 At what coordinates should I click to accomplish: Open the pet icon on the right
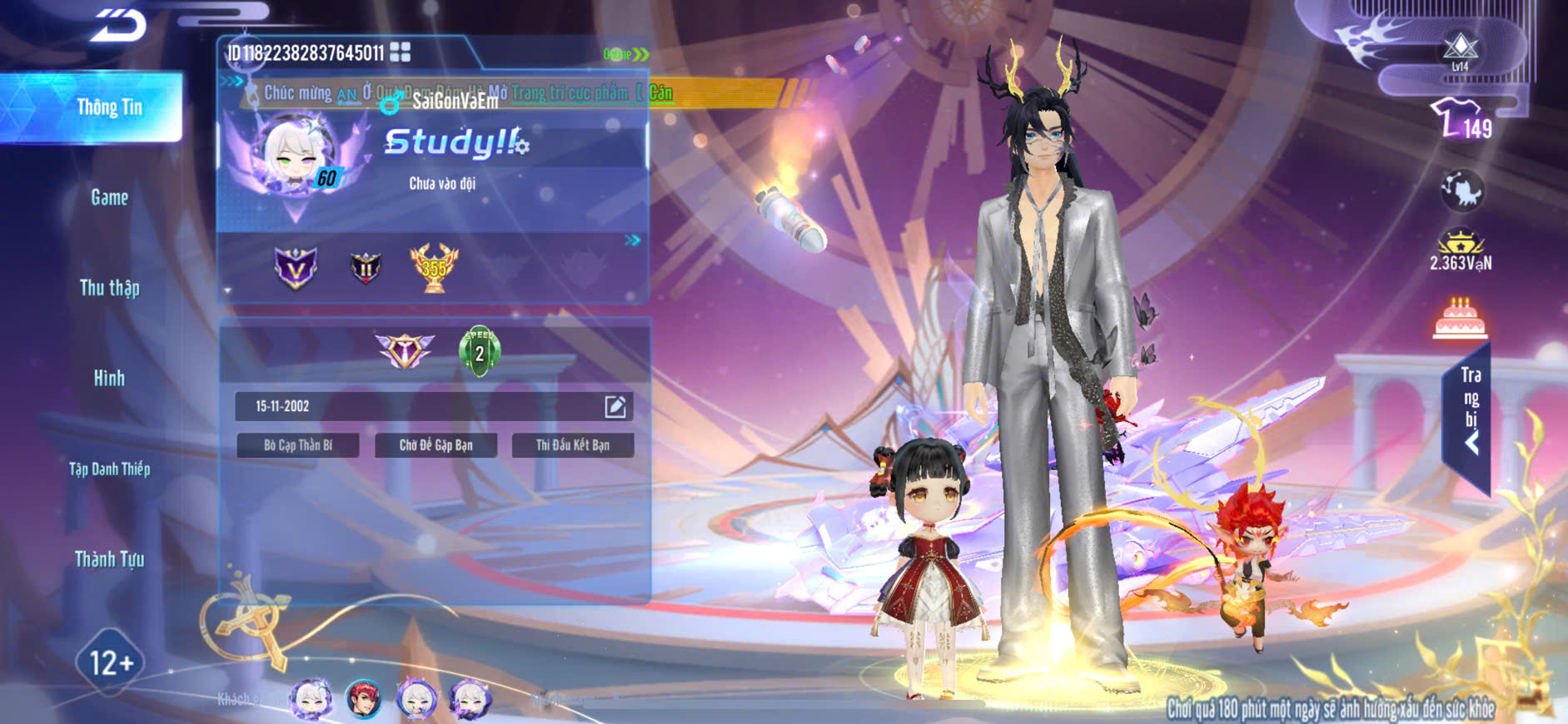(1461, 191)
